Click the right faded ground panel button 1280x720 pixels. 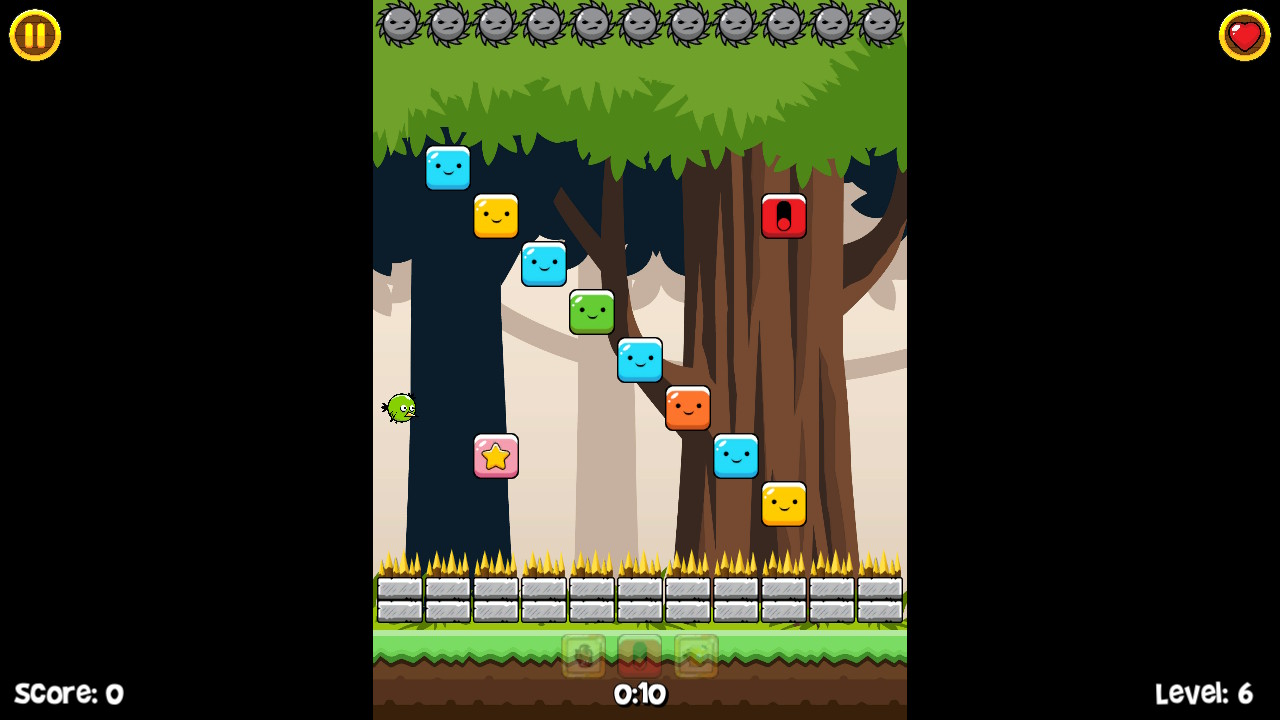coord(695,657)
